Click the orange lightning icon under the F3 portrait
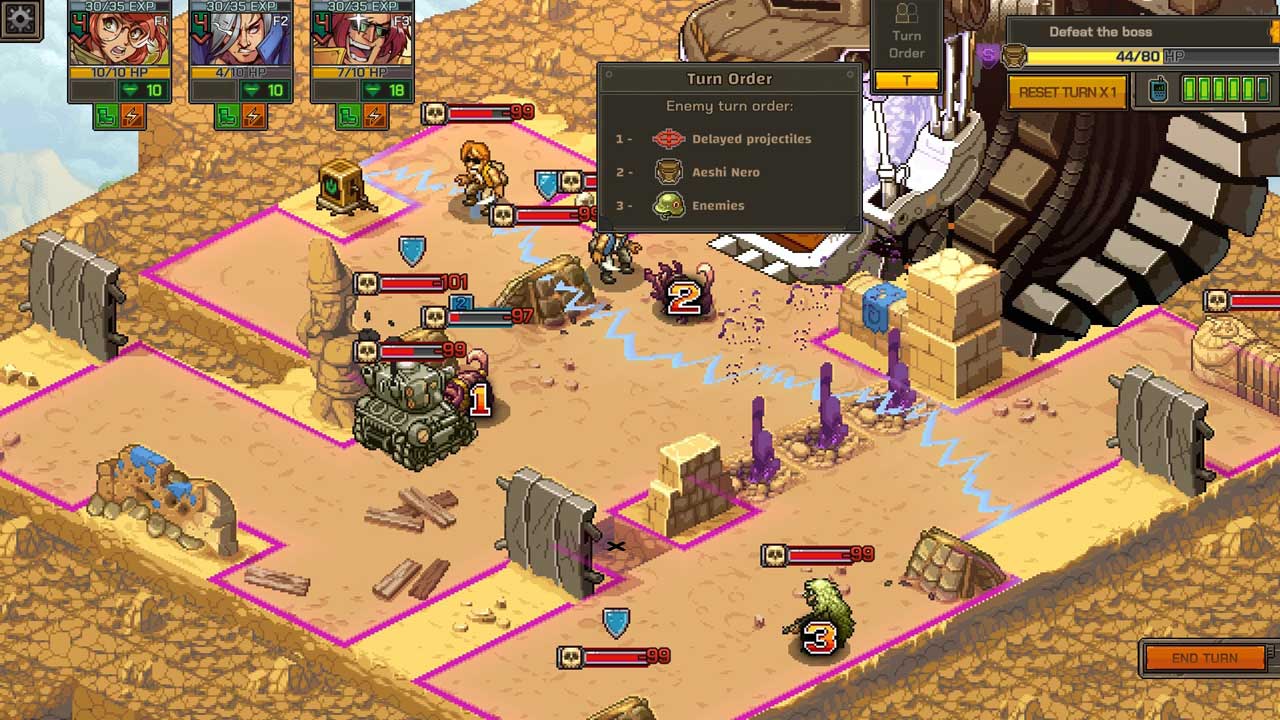The width and height of the screenshot is (1280, 720). (375, 117)
